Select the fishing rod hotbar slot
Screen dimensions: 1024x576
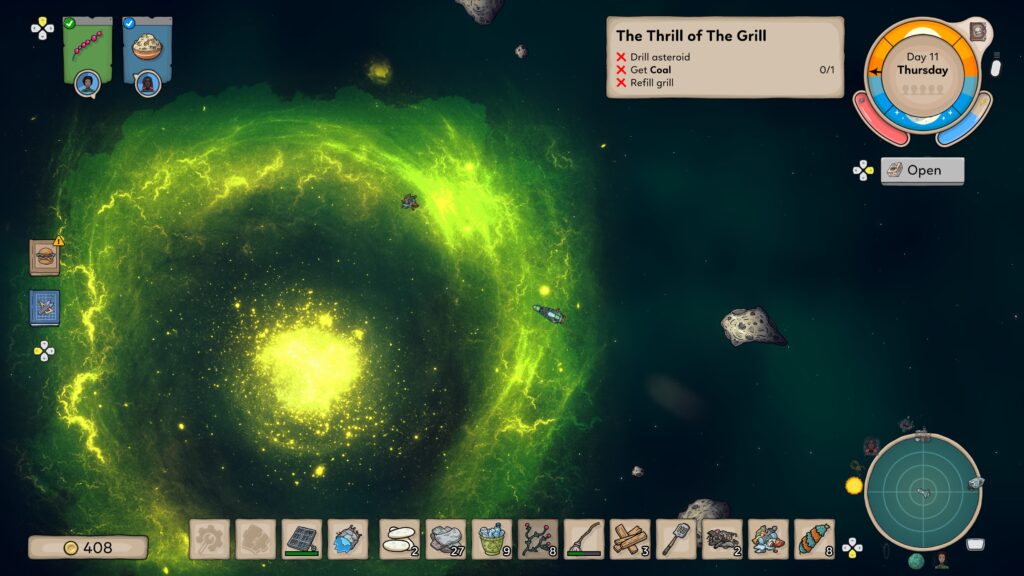[x=584, y=539]
